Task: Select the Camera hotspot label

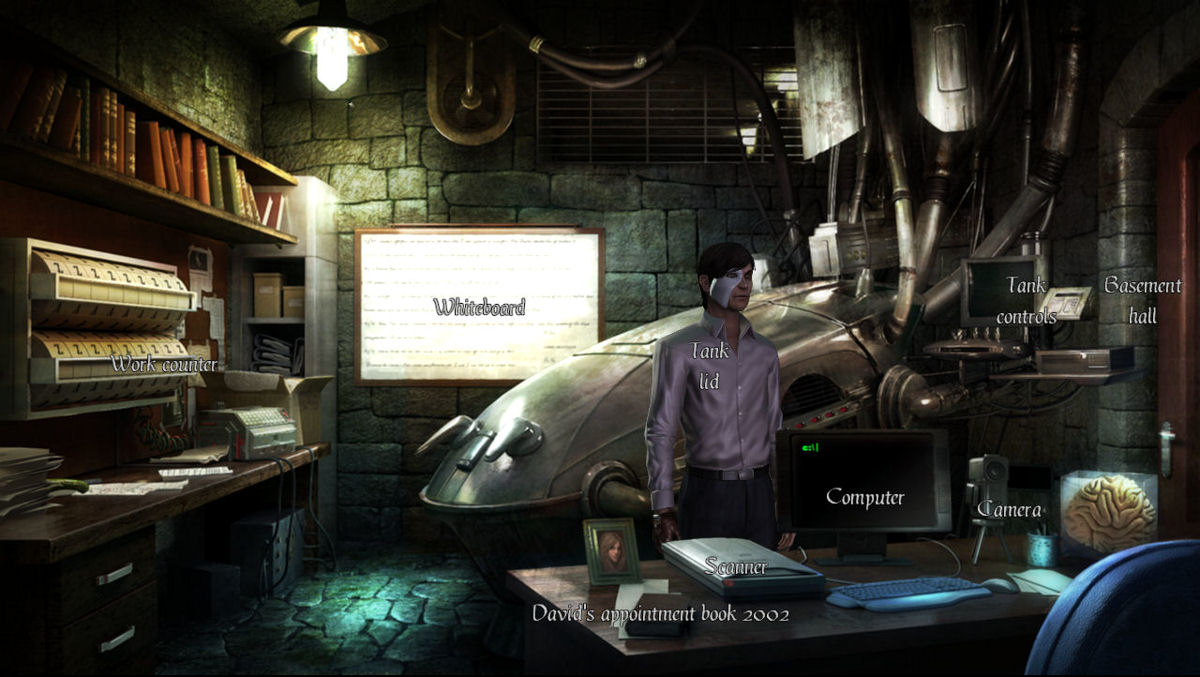Action: click(x=1009, y=510)
